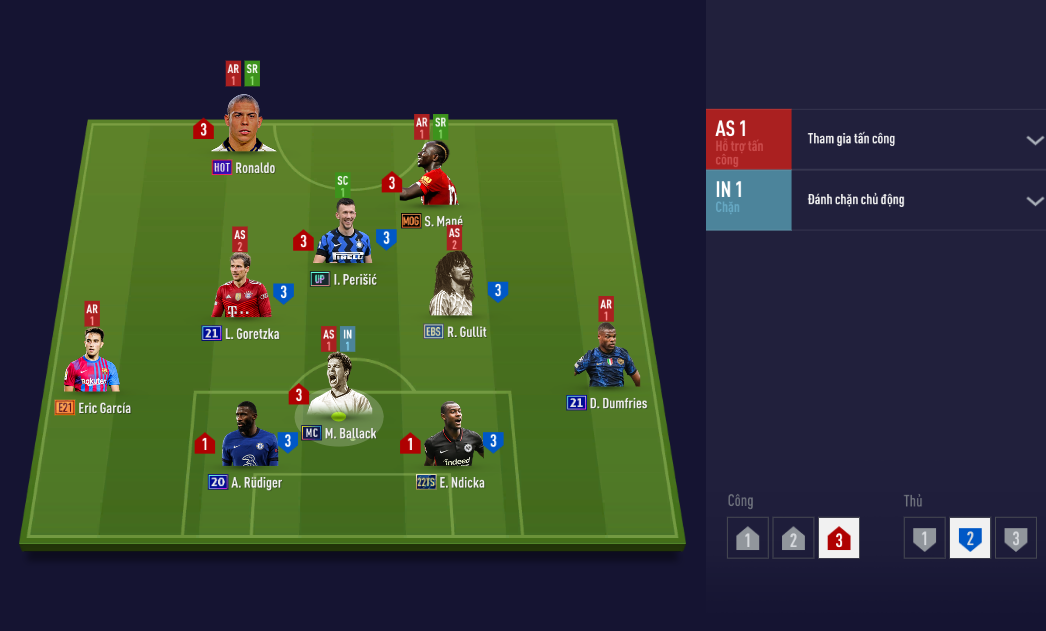Screen dimensions: 1046x631
Task: Set attack (Công) level to 2
Action: (793, 538)
